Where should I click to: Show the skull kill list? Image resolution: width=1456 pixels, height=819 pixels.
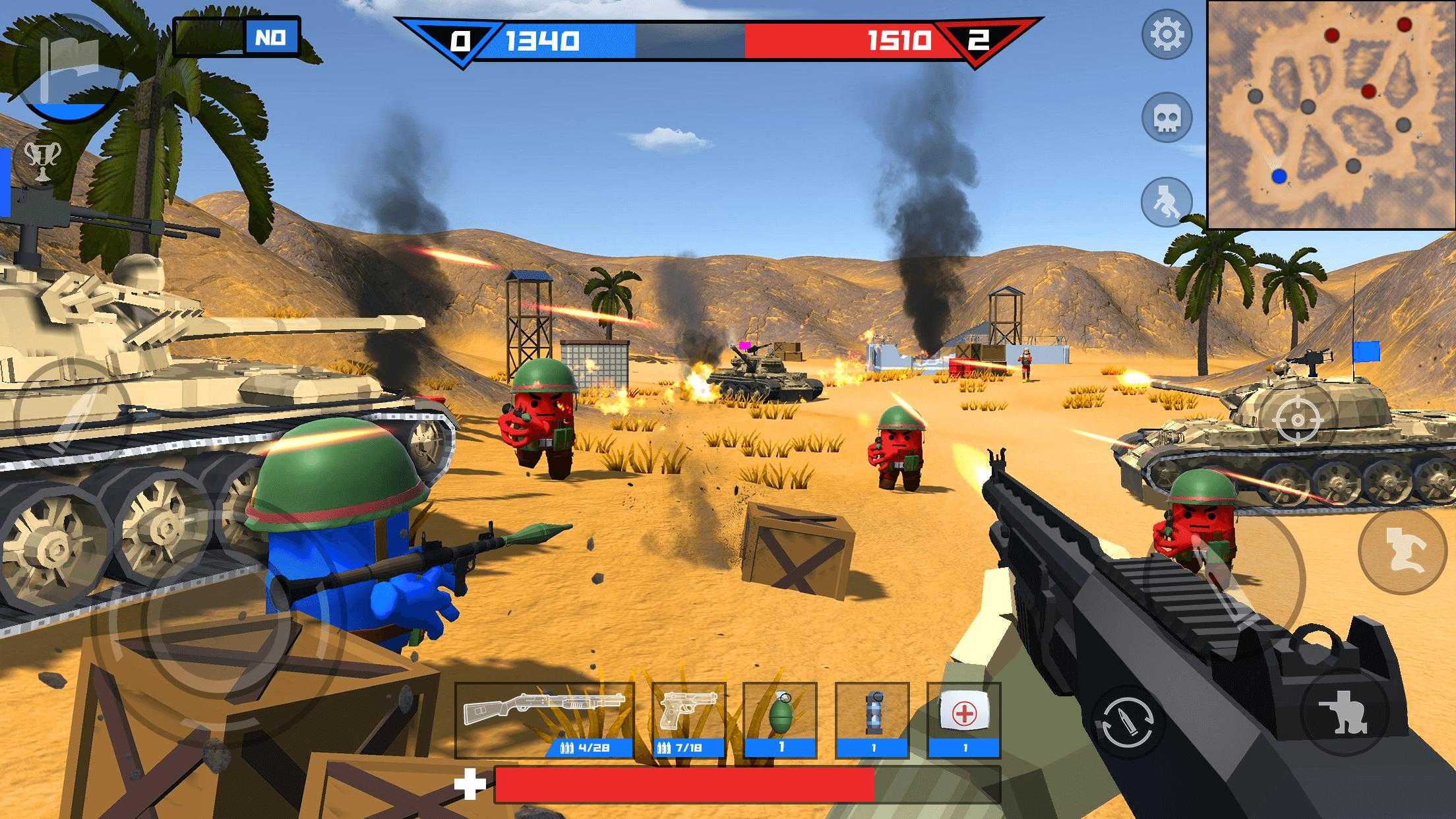pyautogui.click(x=1166, y=118)
